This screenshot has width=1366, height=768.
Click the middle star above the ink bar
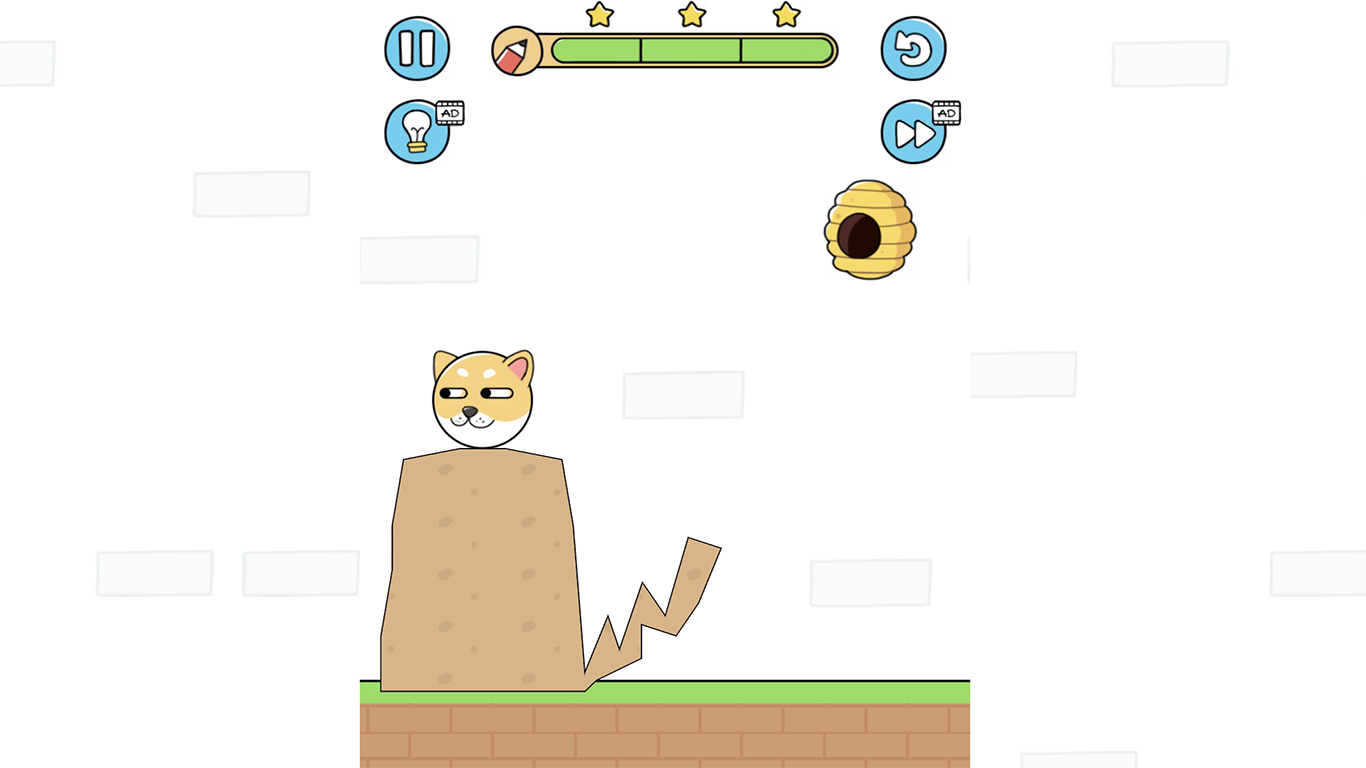(x=691, y=15)
